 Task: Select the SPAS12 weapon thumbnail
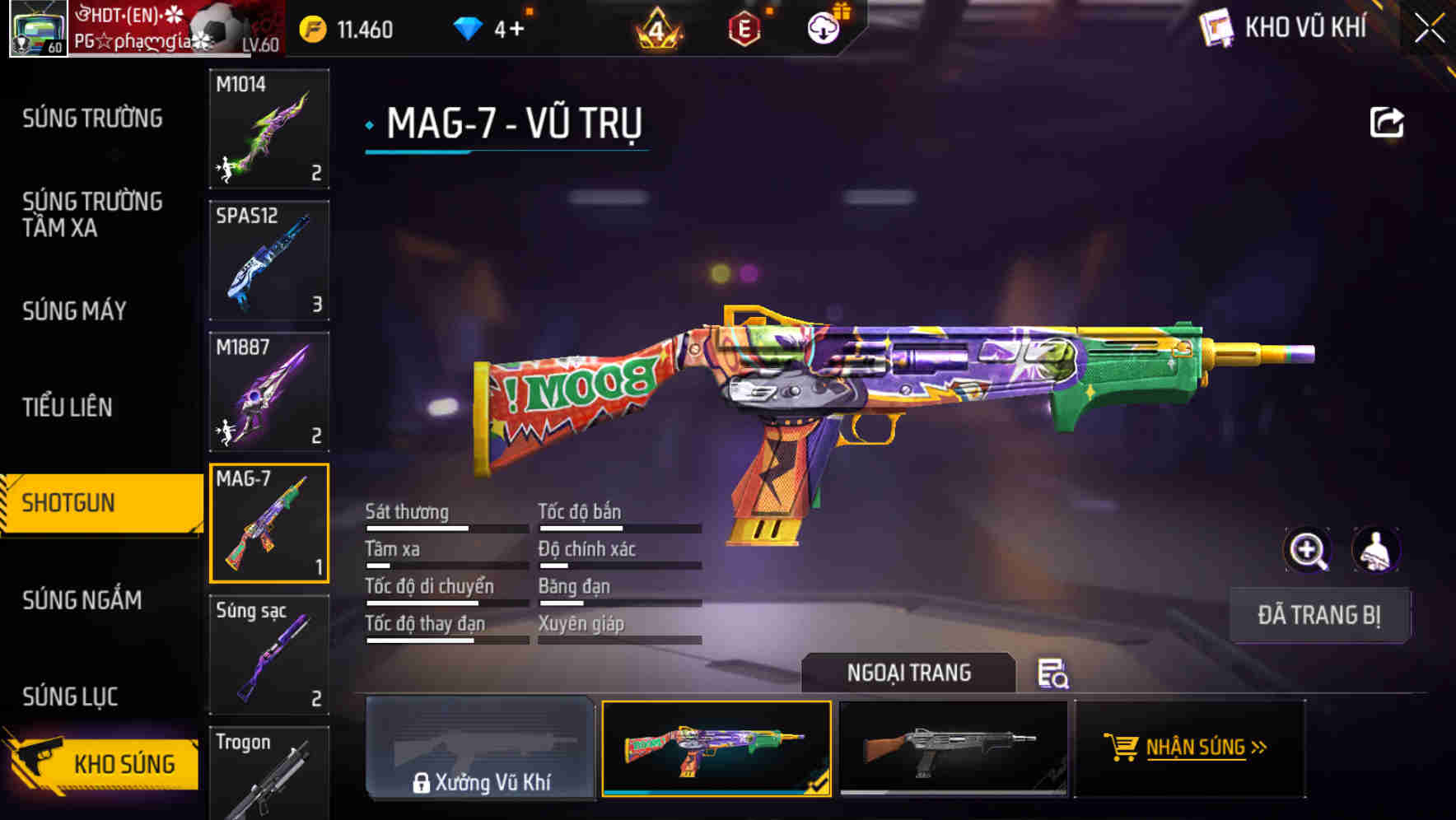(268, 259)
